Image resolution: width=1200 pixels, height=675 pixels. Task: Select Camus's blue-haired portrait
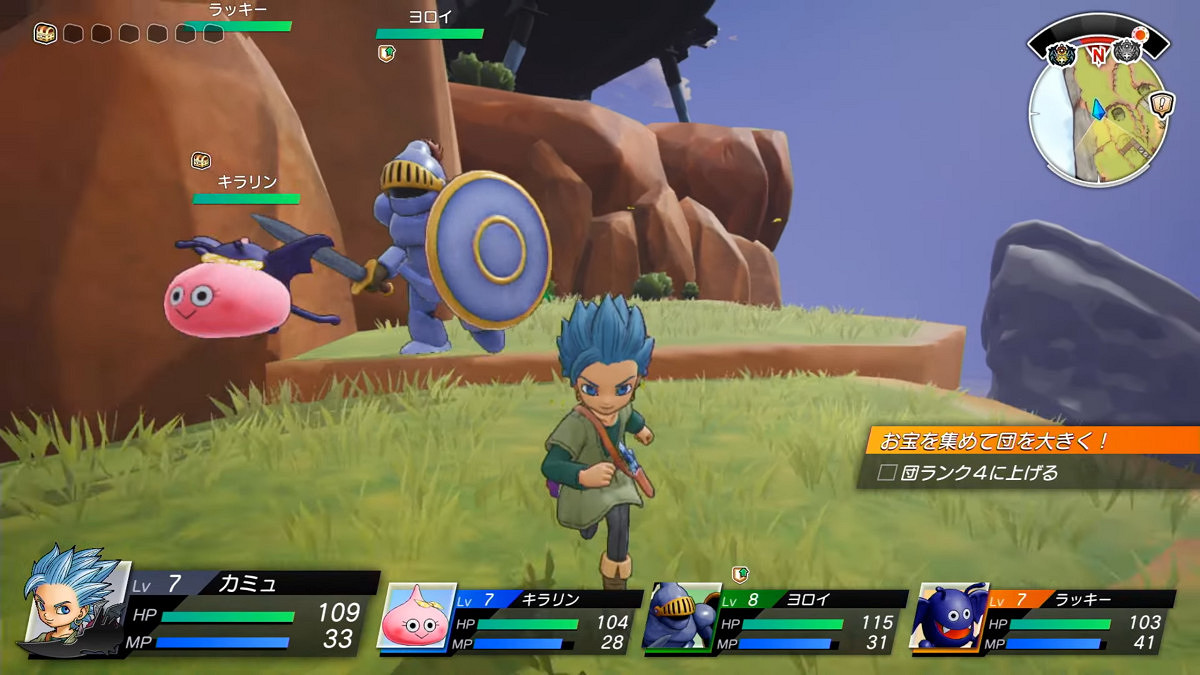pos(75,600)
